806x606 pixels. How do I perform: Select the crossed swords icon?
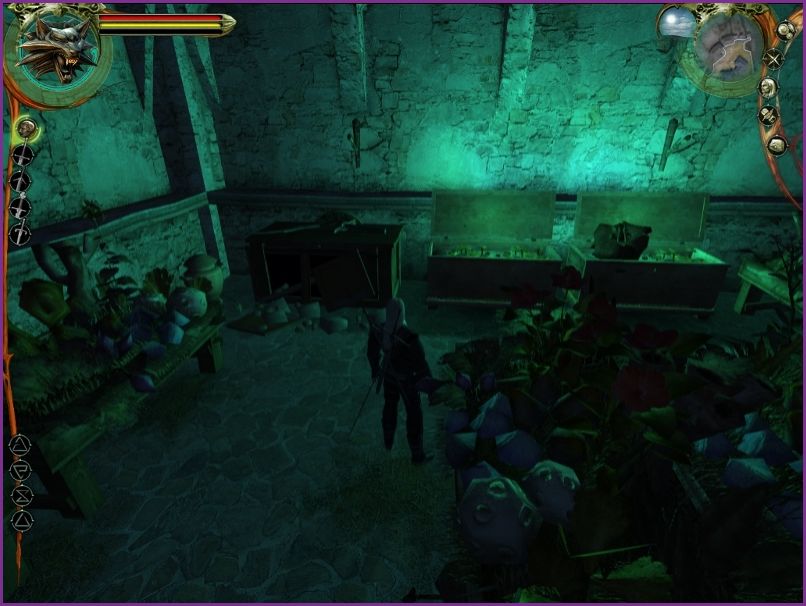pos(774,58)
